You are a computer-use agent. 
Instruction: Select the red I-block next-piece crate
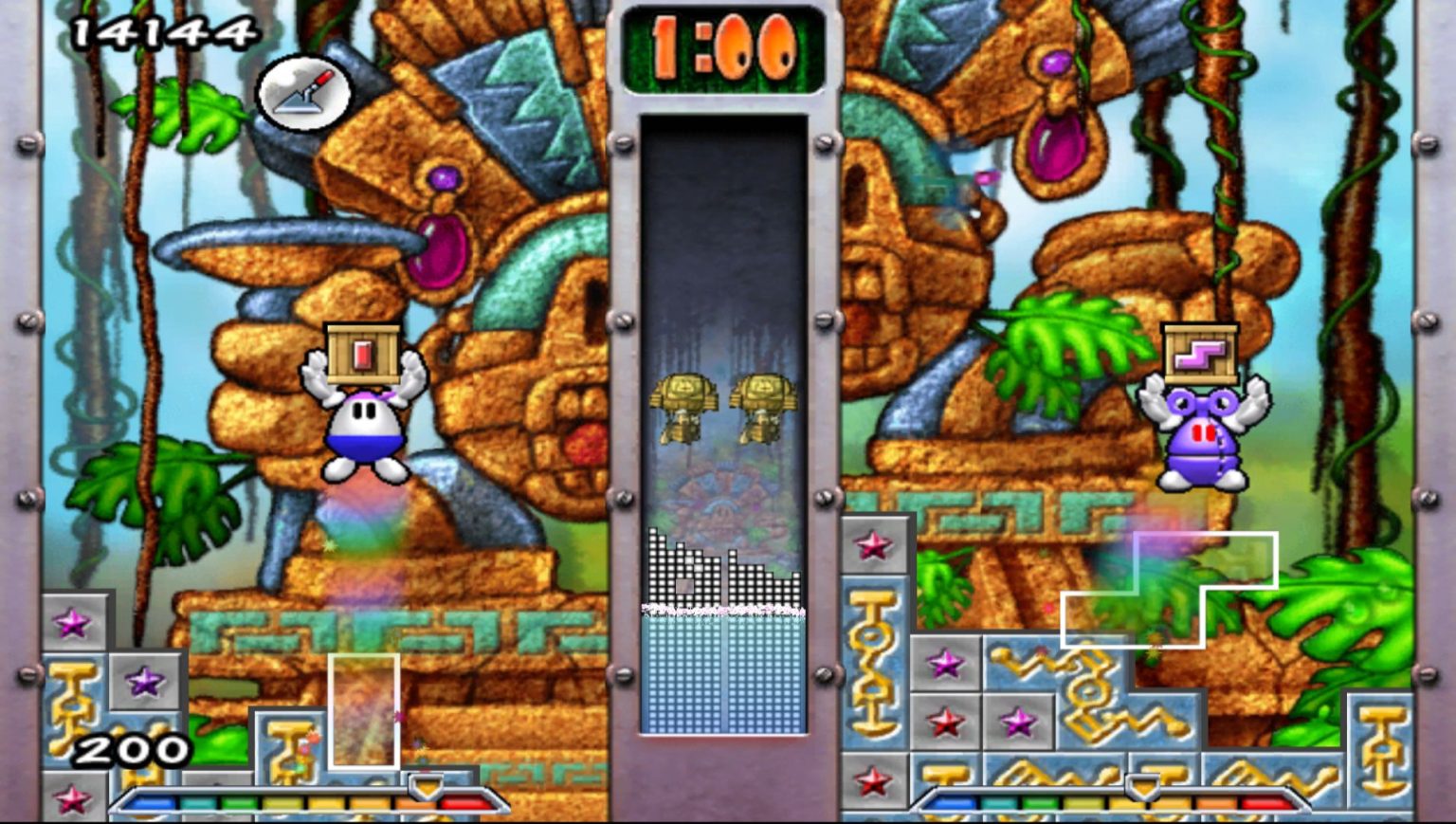[x=363, y=354]
